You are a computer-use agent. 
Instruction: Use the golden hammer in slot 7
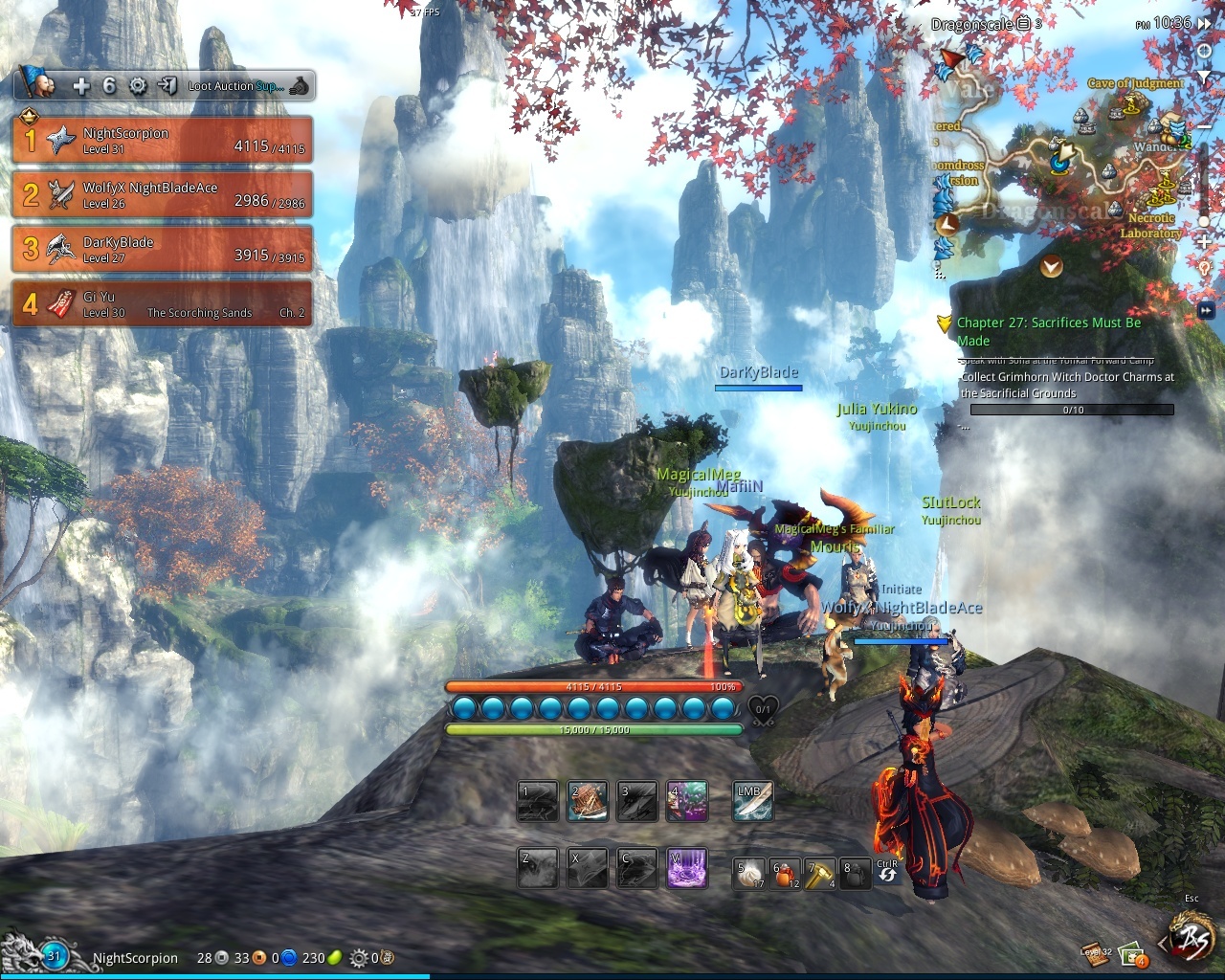[x=819, y=874]
